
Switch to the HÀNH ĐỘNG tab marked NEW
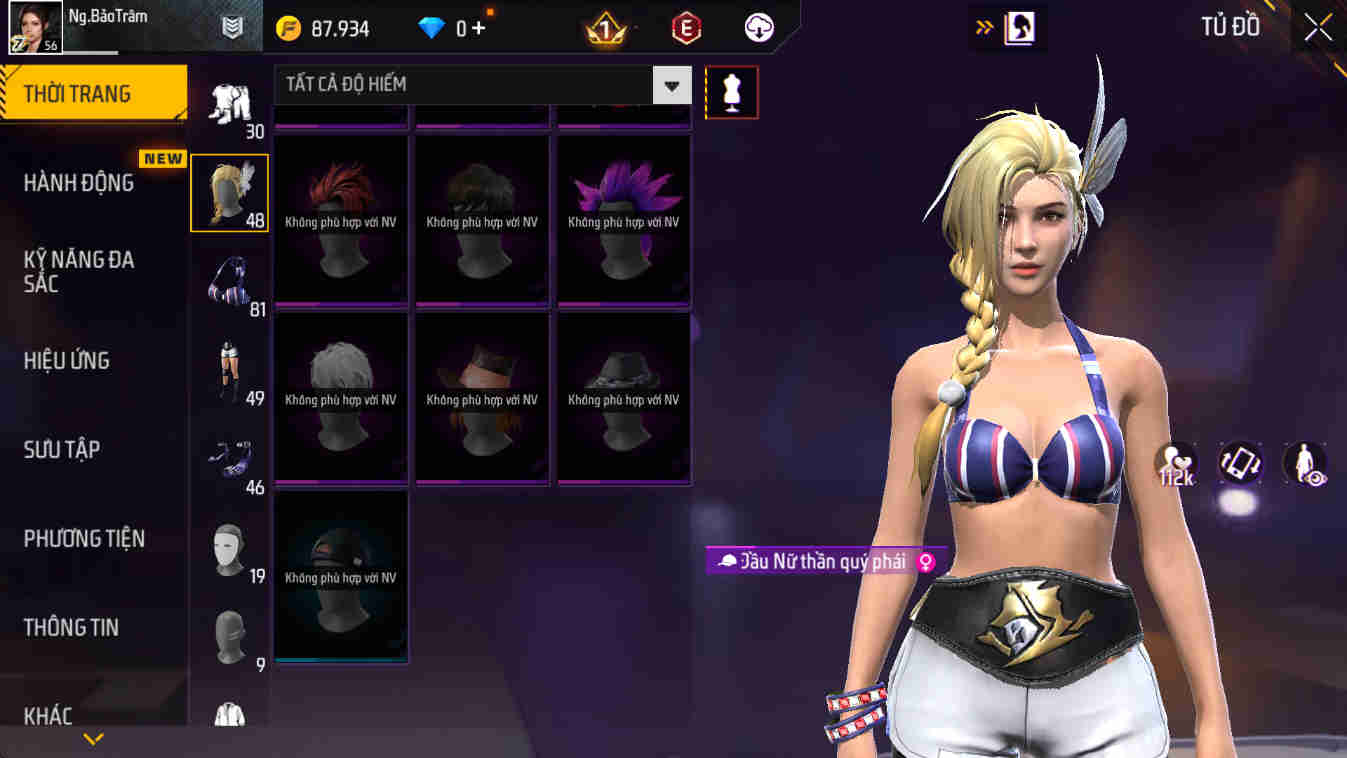[x=80, y=182]
